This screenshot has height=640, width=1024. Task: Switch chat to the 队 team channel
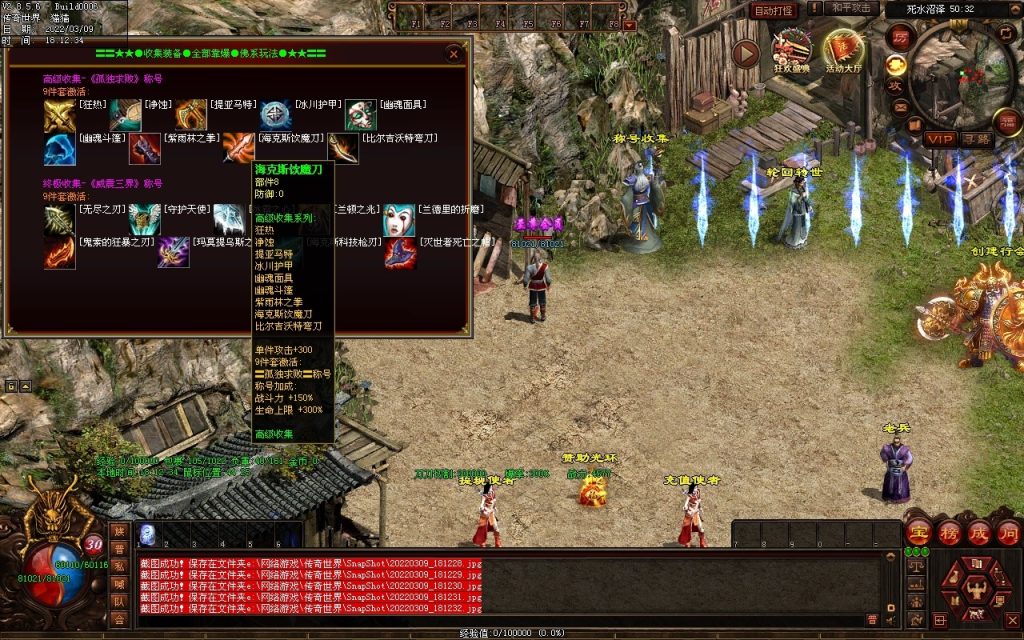[x=119, y=602]
